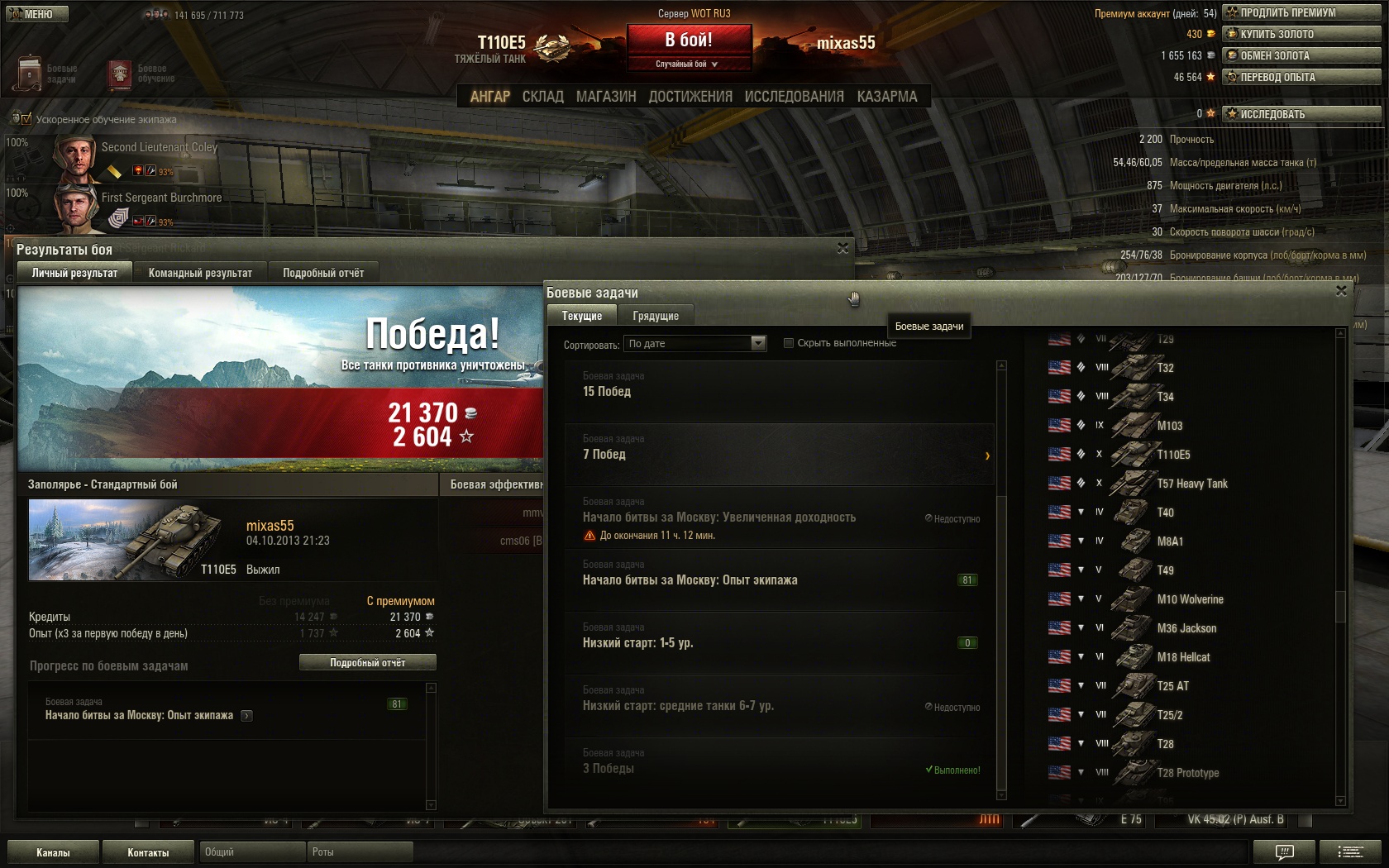The image size is (1389, 868).
Task: Close the Результаты боя window
Action: point(842,248)
